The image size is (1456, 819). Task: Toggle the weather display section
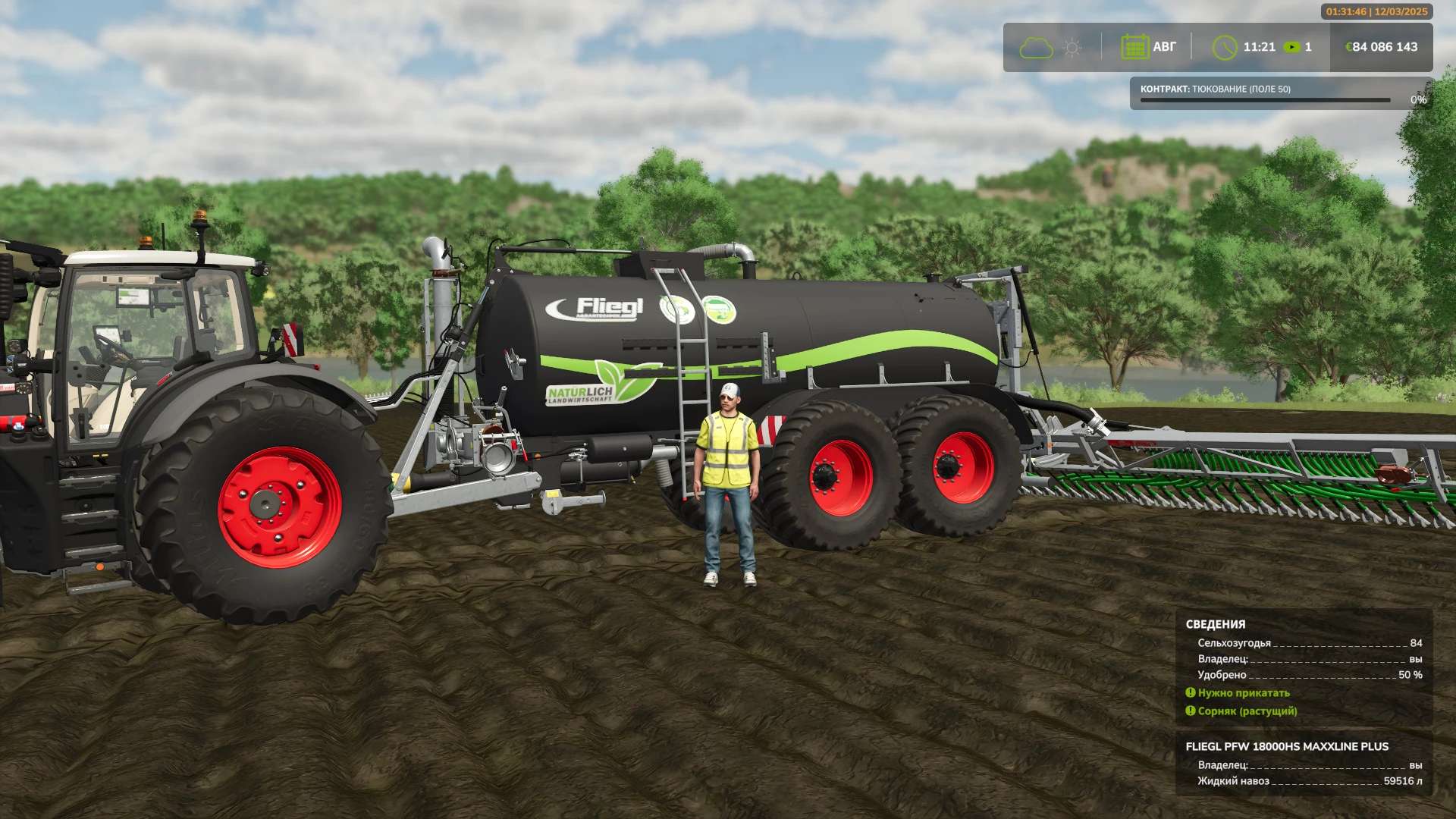(x=1055, y=47)
